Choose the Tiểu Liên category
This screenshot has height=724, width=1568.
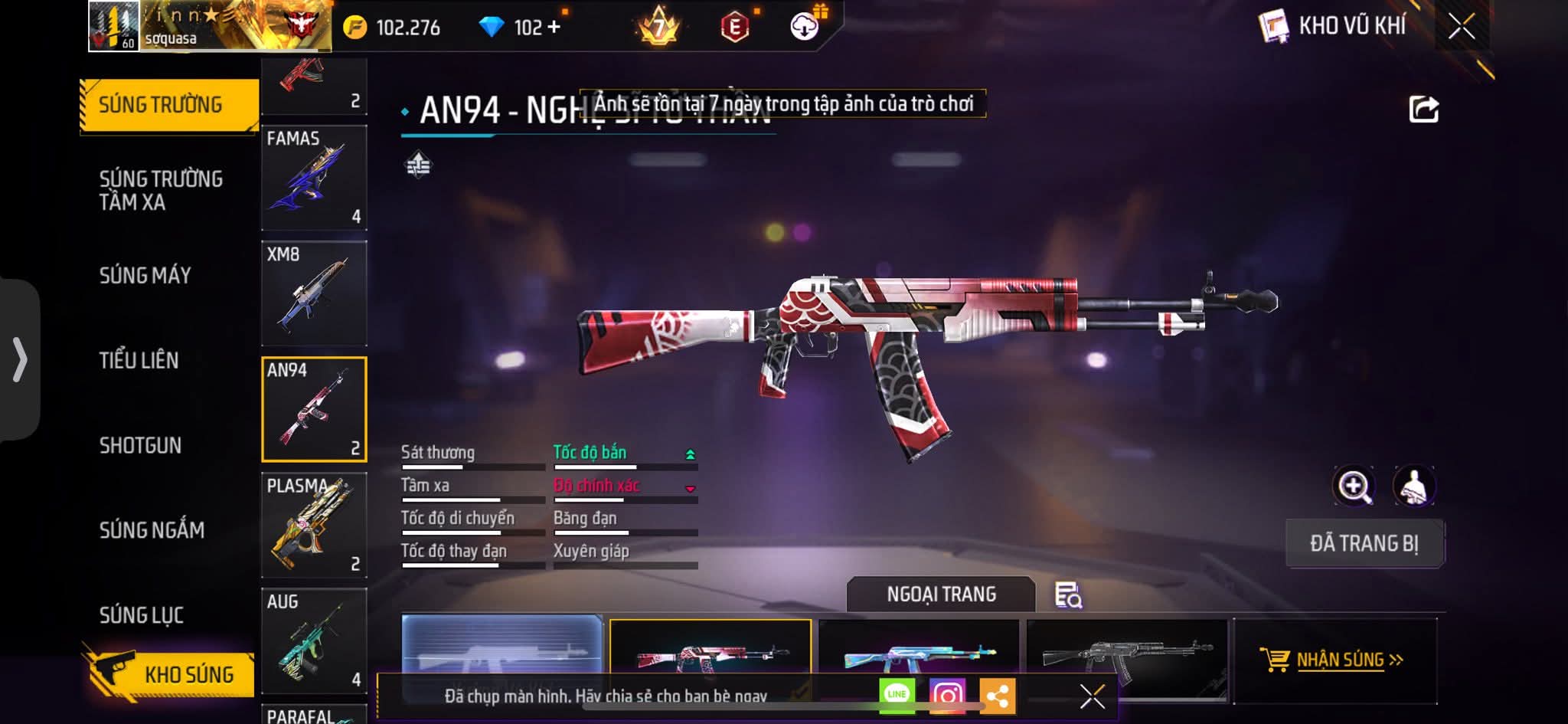[x=139, y=360]
